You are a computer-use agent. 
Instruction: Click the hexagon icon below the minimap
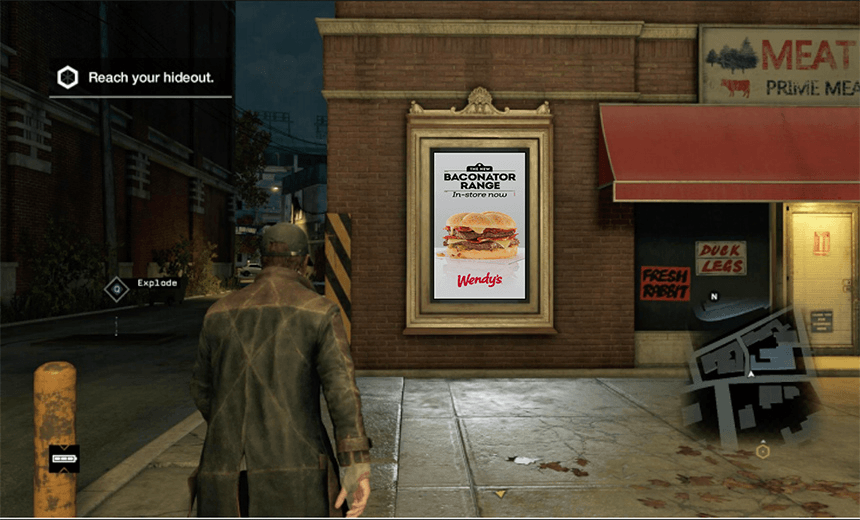(x=763, y=451)
